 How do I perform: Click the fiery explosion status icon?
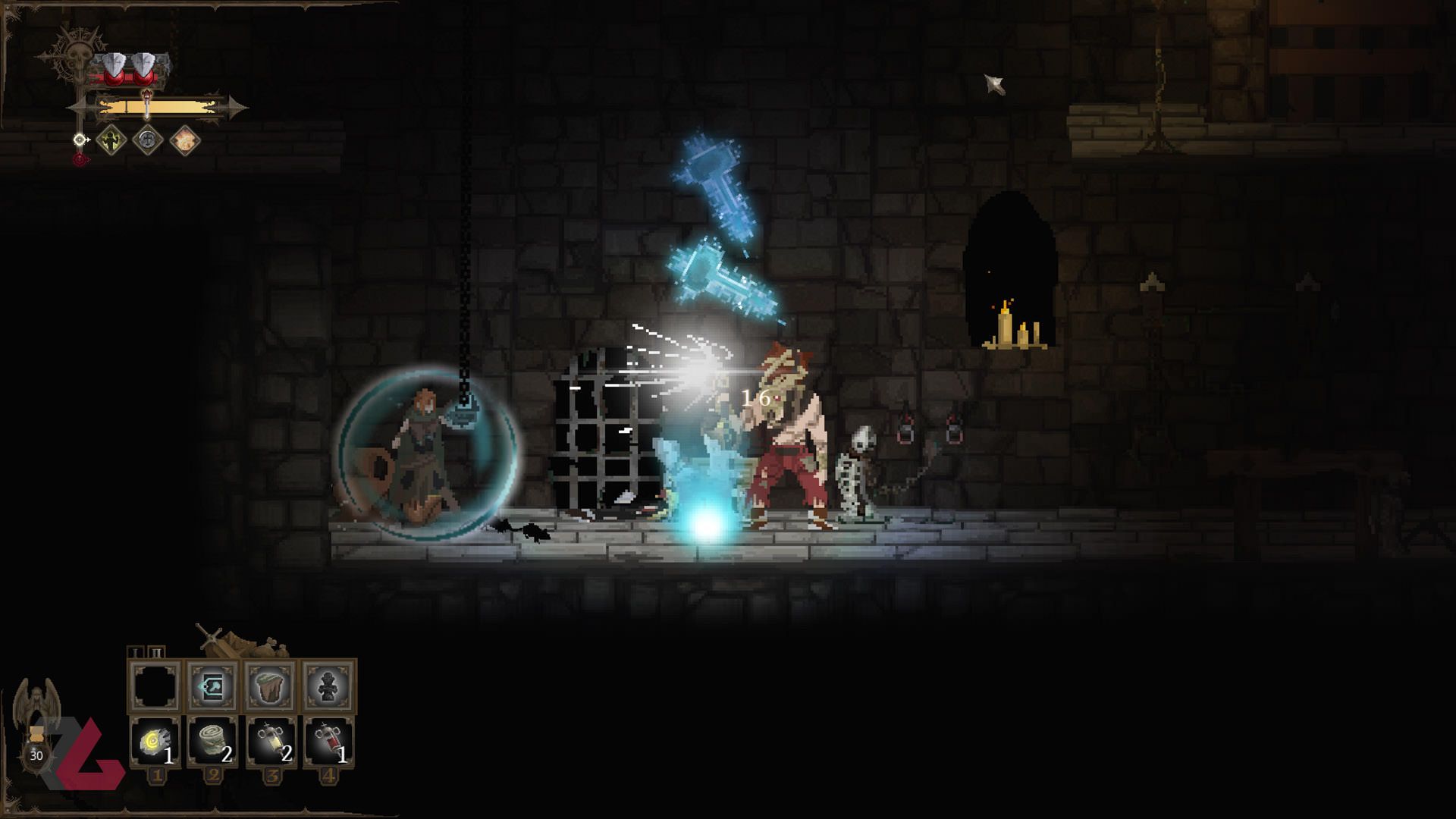click(x=185, y=140)
